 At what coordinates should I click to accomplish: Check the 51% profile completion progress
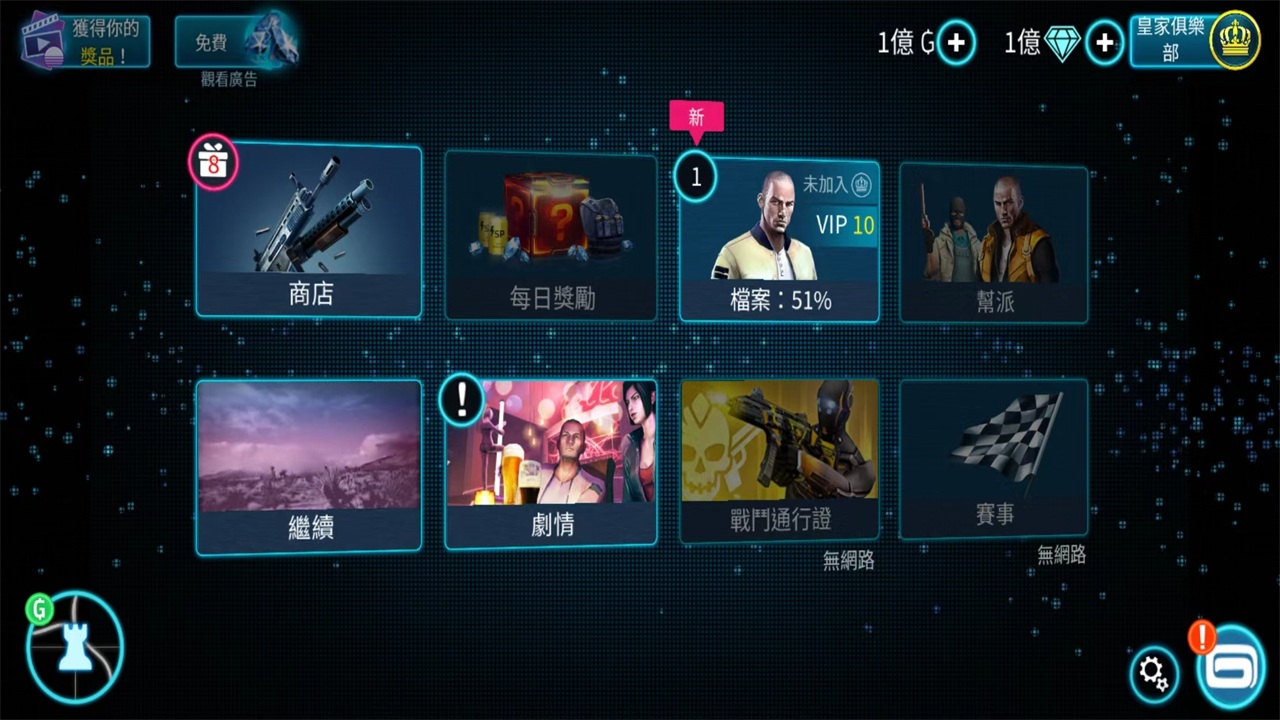click(x=780, y=299)
